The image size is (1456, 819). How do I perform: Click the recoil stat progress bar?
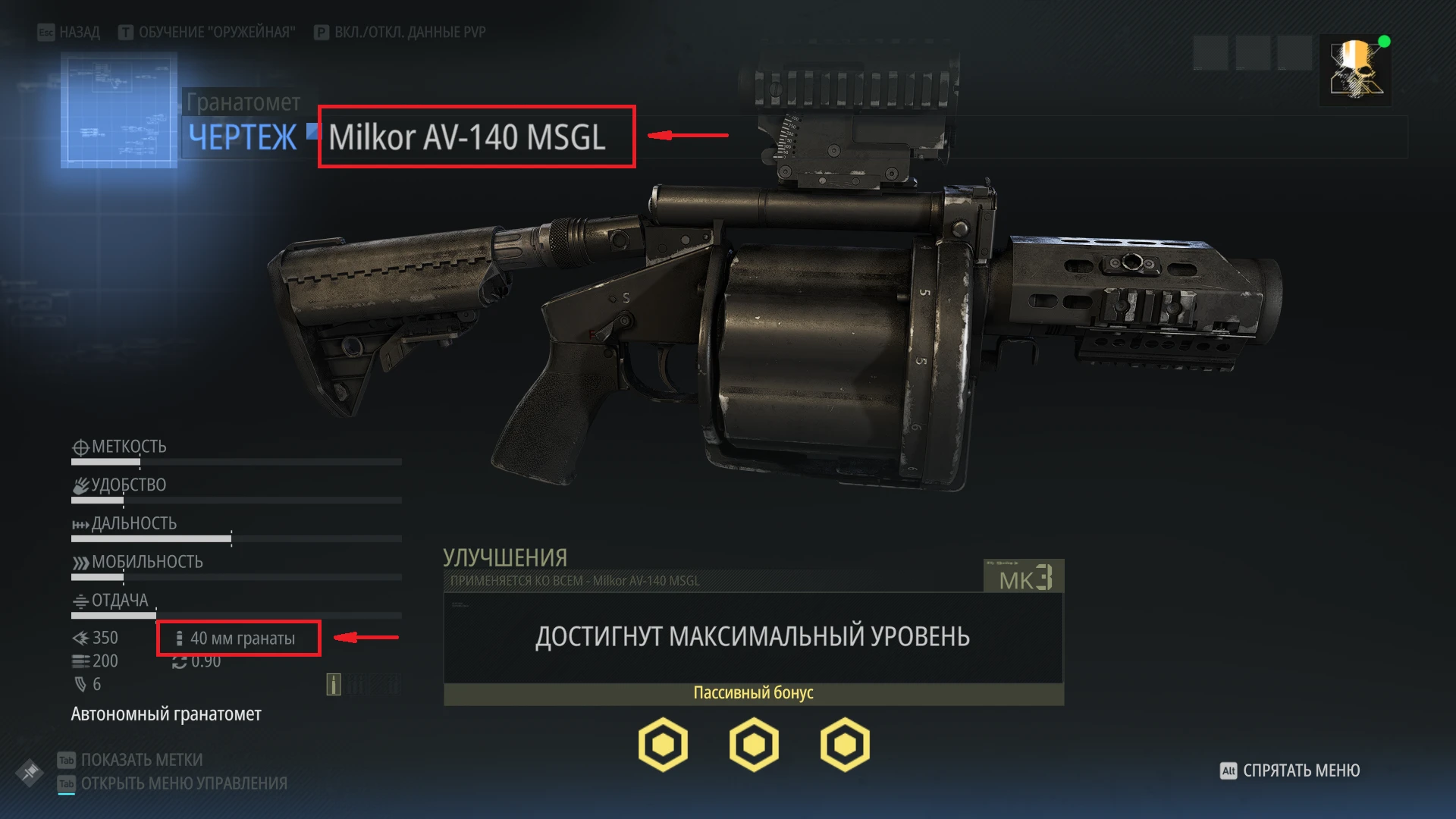pos(235,616)
